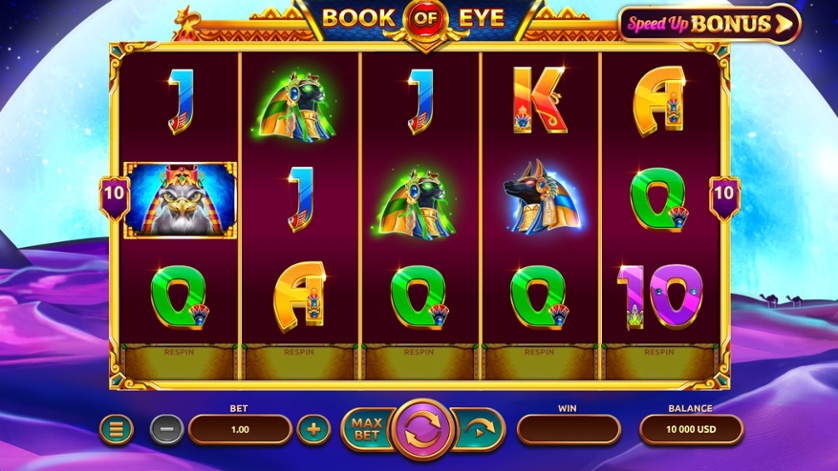The width and height of the screenshot is (838, 471).
Task: Open the Speed Up Bonus offer
Action: [x=710, y=23]
